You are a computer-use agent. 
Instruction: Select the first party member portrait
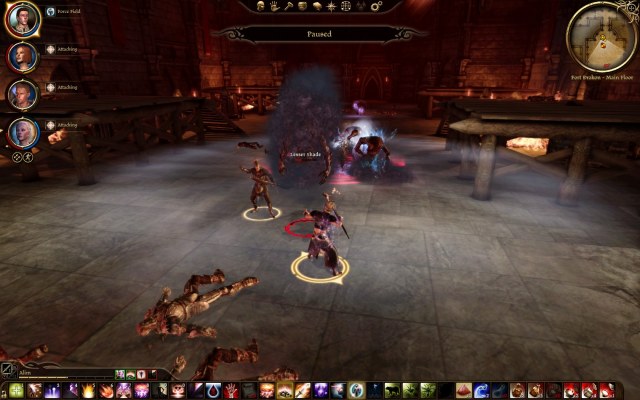click(x=23, y=18)
